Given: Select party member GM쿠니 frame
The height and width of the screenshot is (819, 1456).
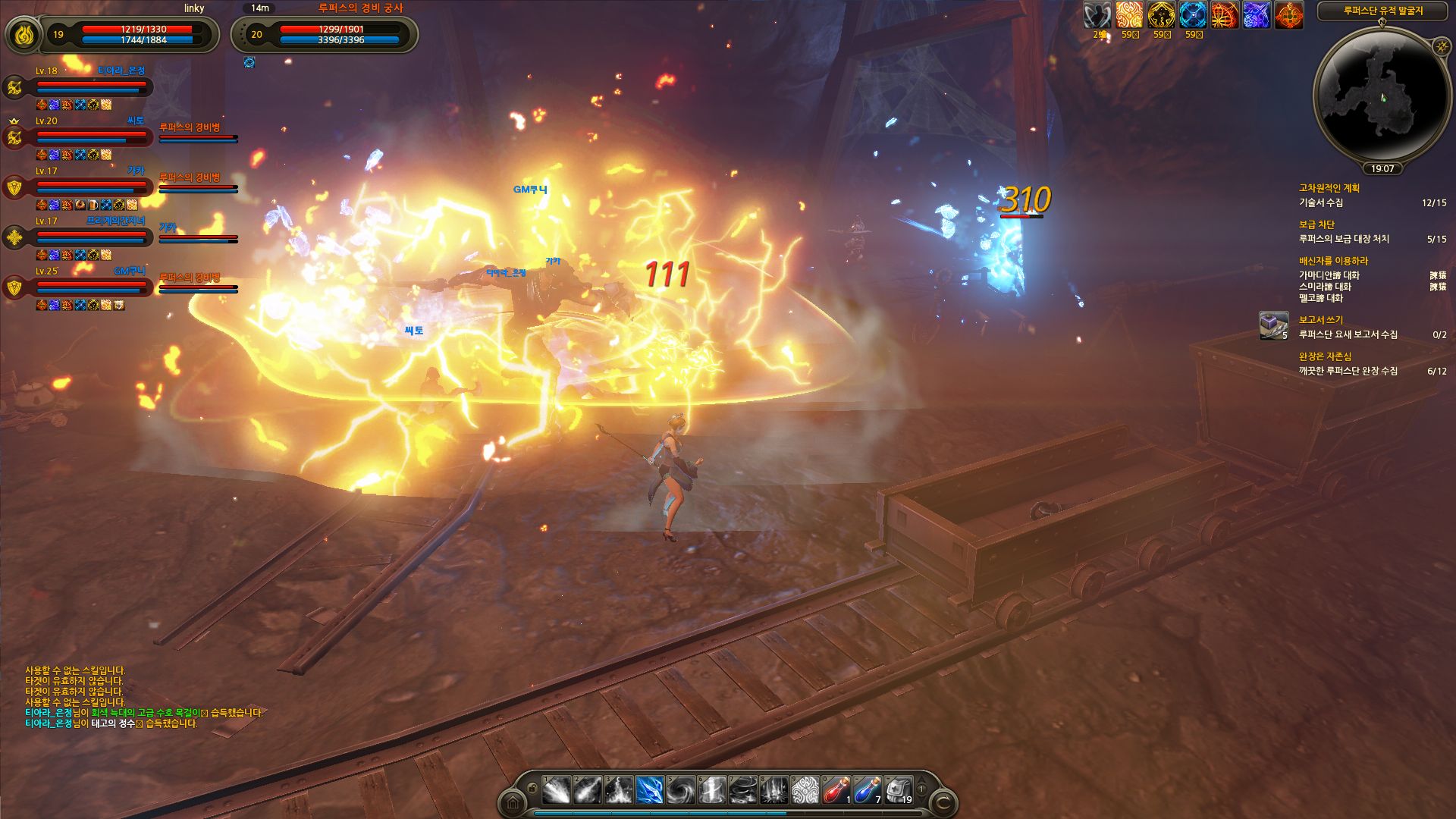Looking at the screenshot, I should (91, 287).
